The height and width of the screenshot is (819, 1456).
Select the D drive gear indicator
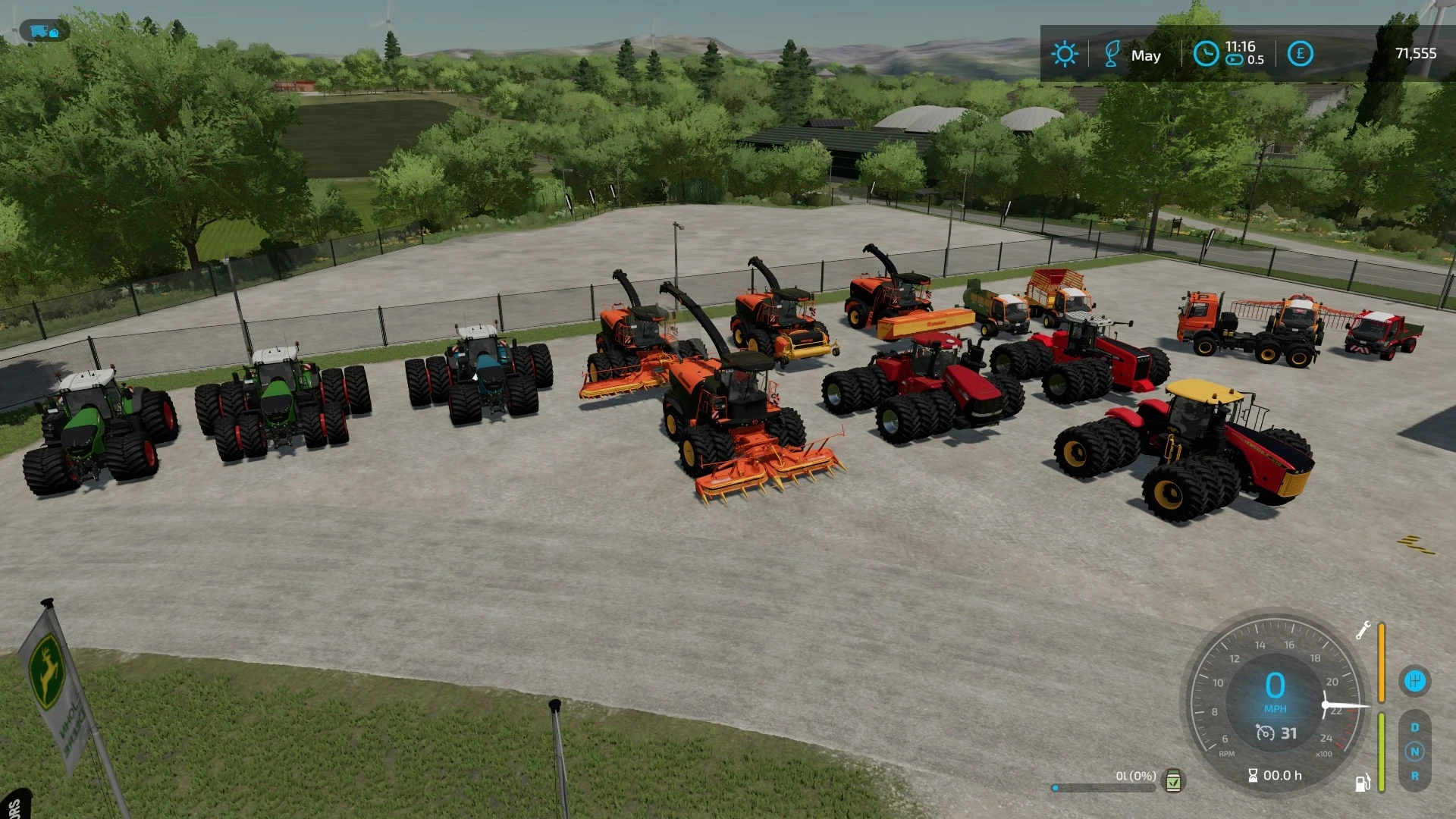(x=1414, y=727)
